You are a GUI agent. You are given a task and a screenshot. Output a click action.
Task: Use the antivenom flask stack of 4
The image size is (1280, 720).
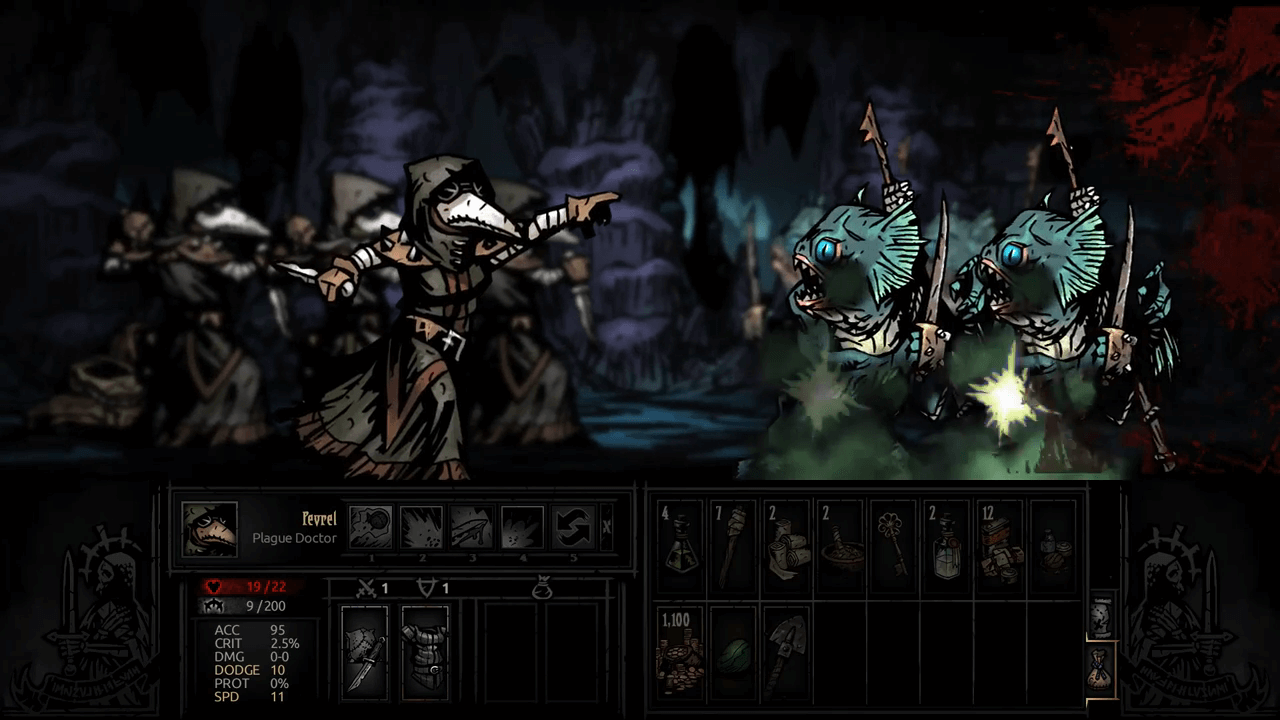681,544
